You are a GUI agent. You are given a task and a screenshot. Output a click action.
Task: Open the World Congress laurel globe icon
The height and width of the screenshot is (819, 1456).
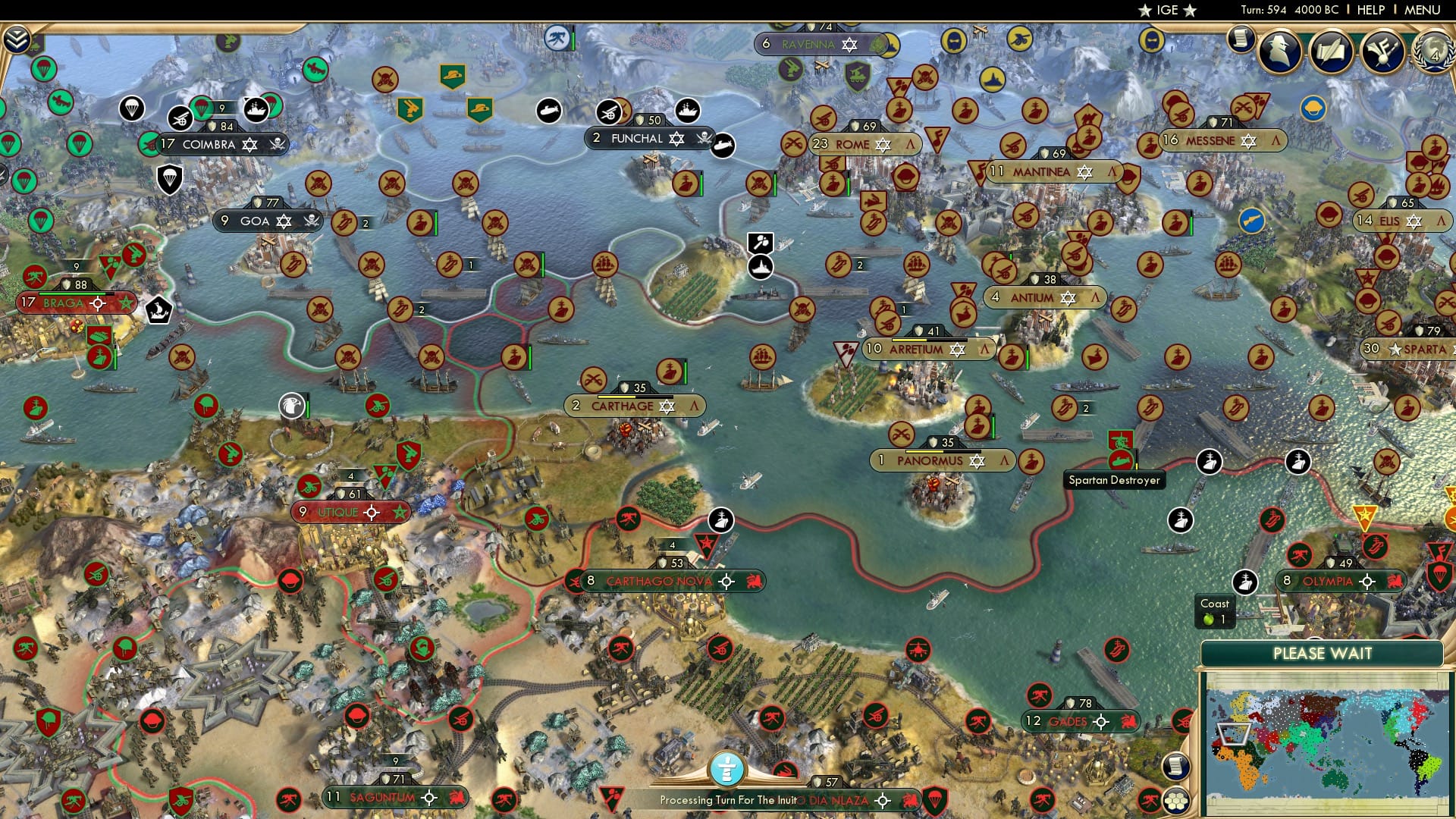(1433, 51)
